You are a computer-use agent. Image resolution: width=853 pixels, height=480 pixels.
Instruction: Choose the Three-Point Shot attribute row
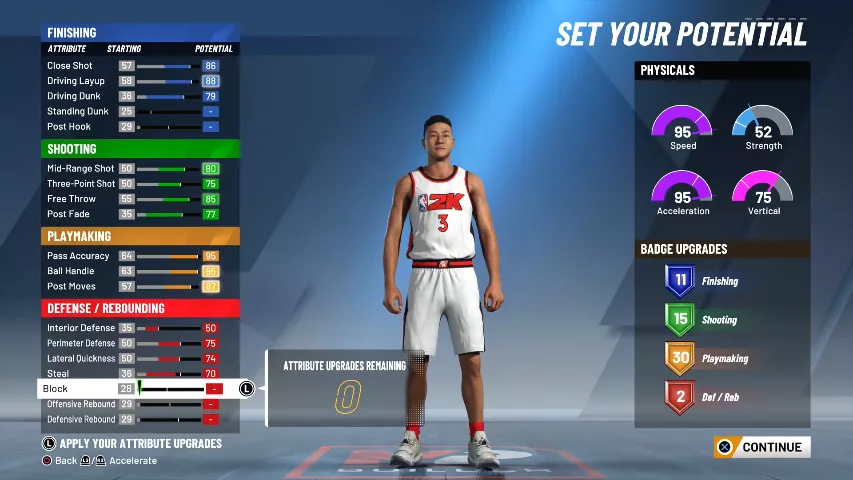pos(132,184)
